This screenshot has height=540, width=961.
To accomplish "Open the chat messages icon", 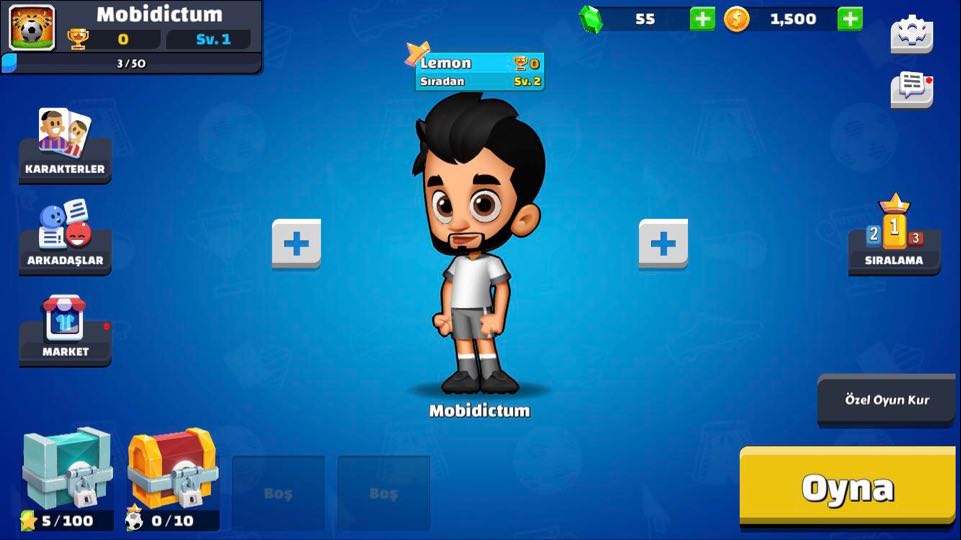I will tap(911, 89).
